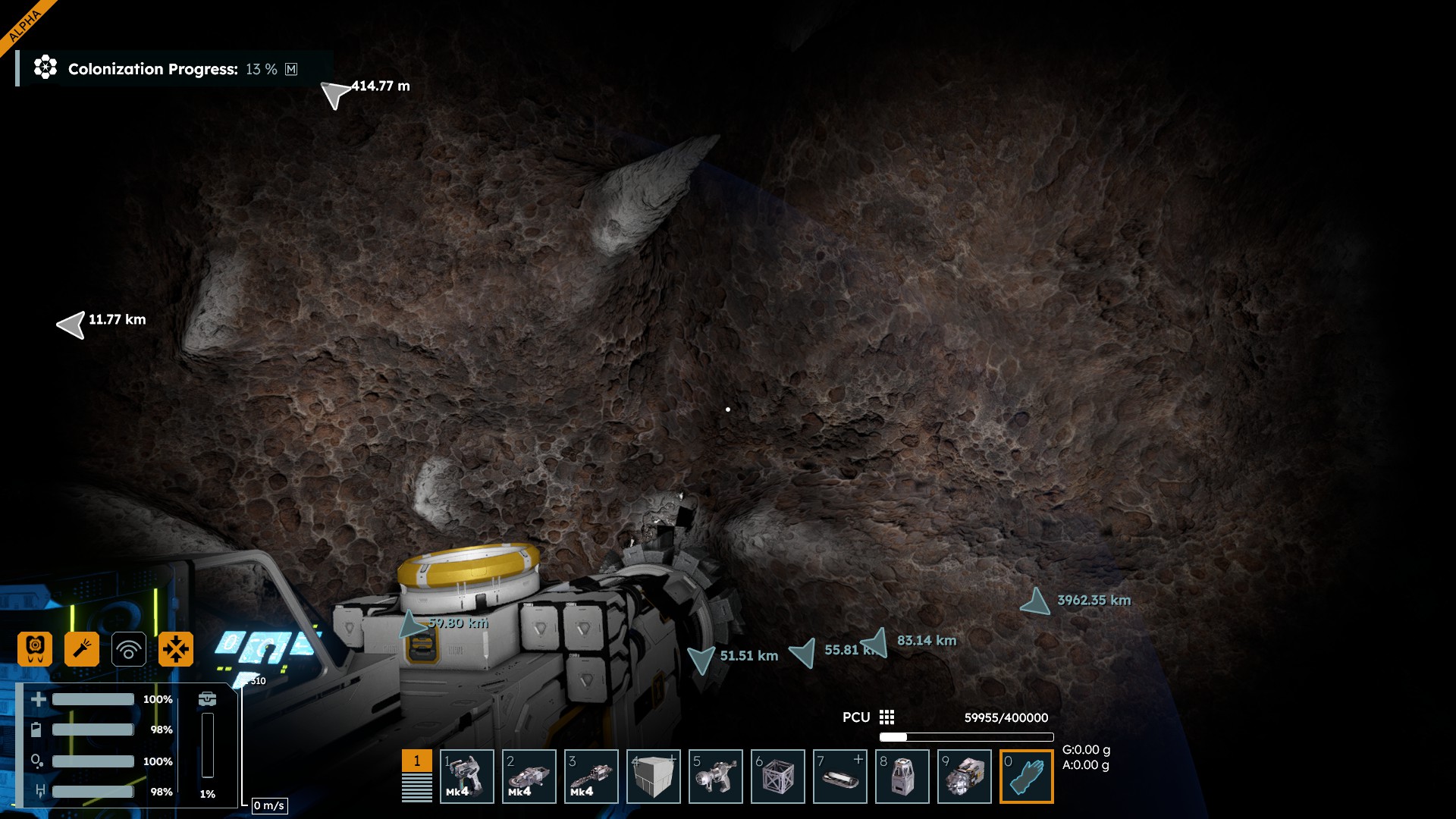This screenshot has width=1456, height=819.
Task: Select the Mk4 grinder in hotbar slot 2
Action: [529, 777]
